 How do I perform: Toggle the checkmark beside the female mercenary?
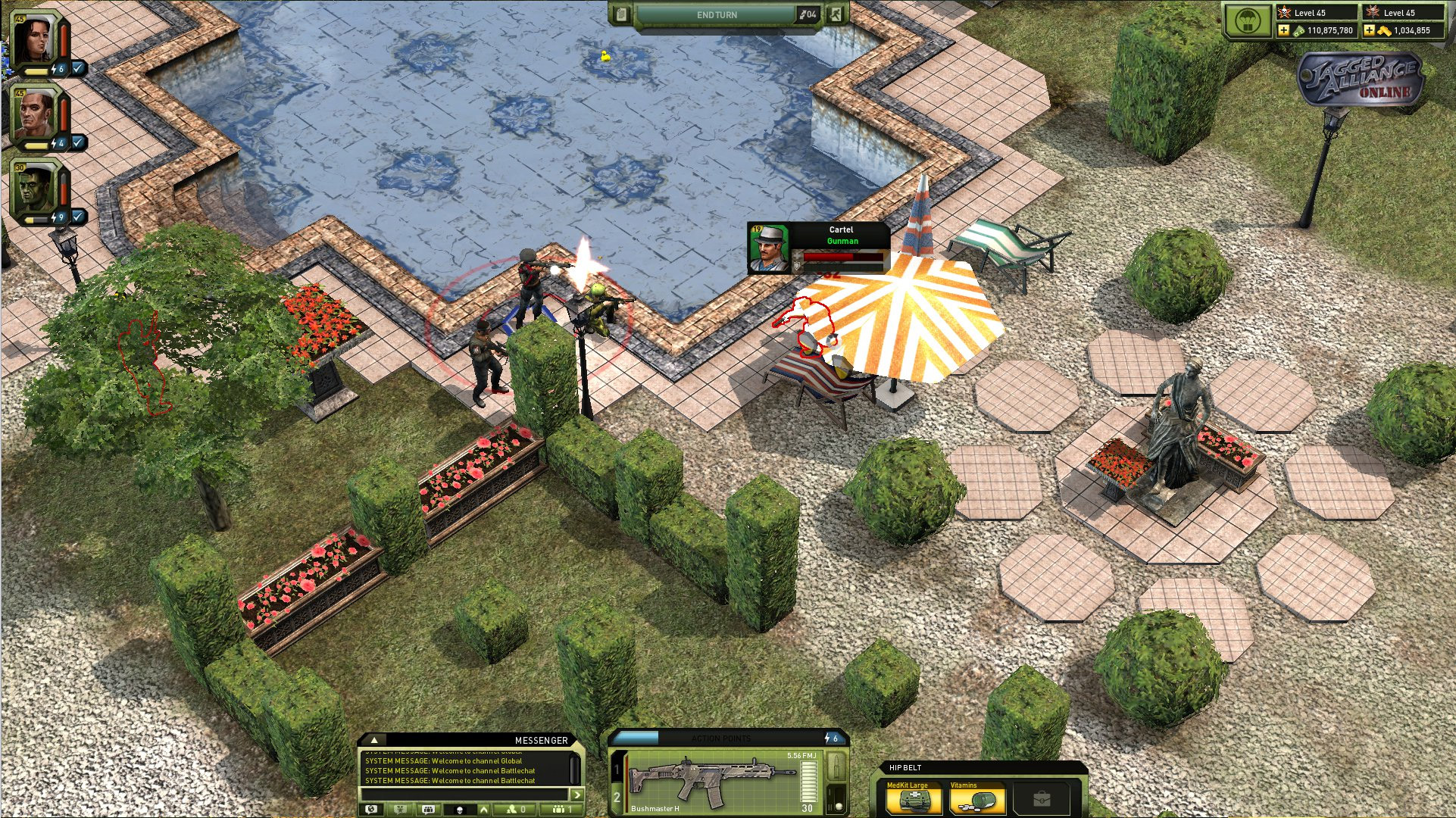[x=78, y=68]
